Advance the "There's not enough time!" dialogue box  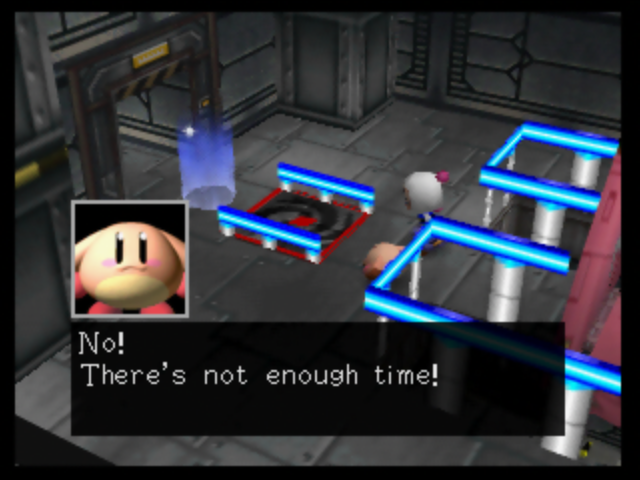[317, 378]
